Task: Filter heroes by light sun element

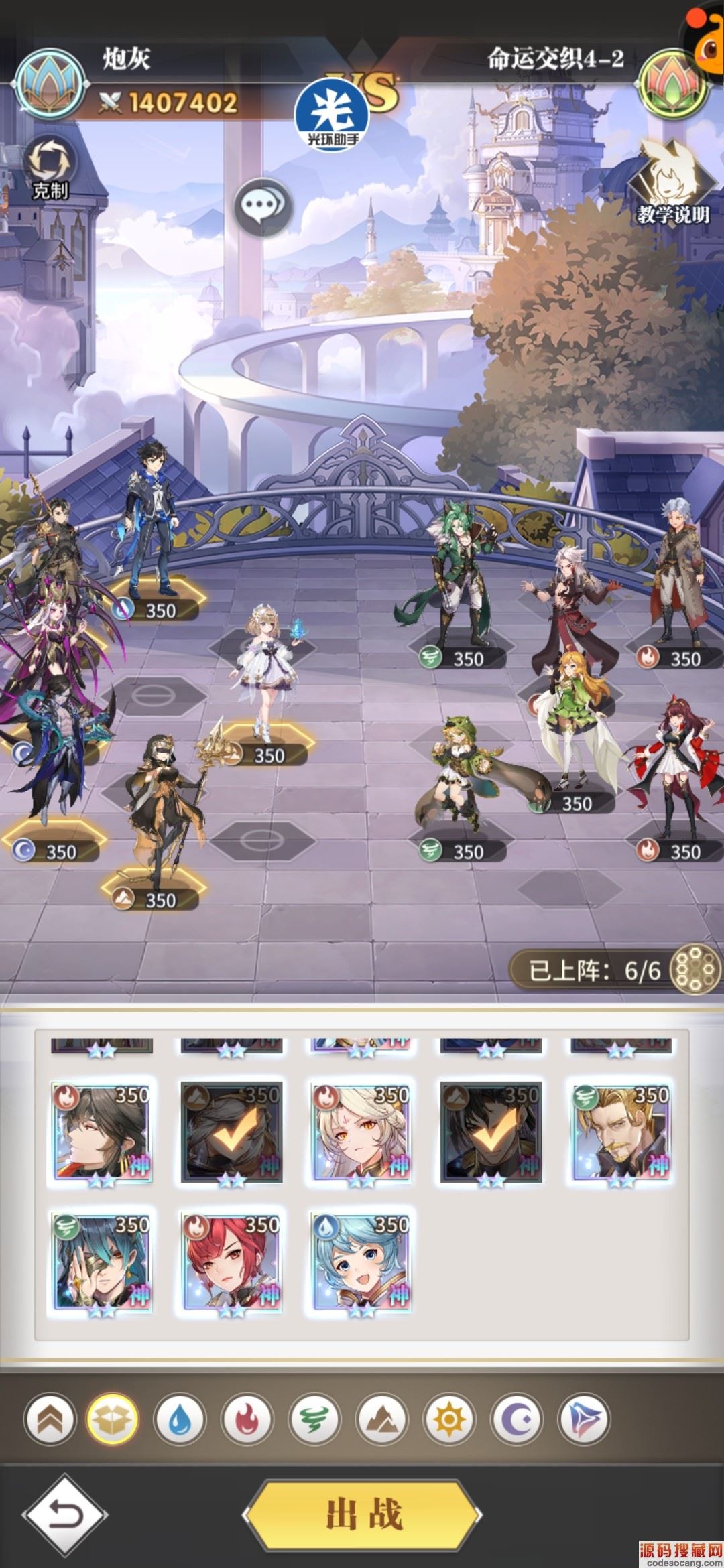Action: coord(449,1419)
